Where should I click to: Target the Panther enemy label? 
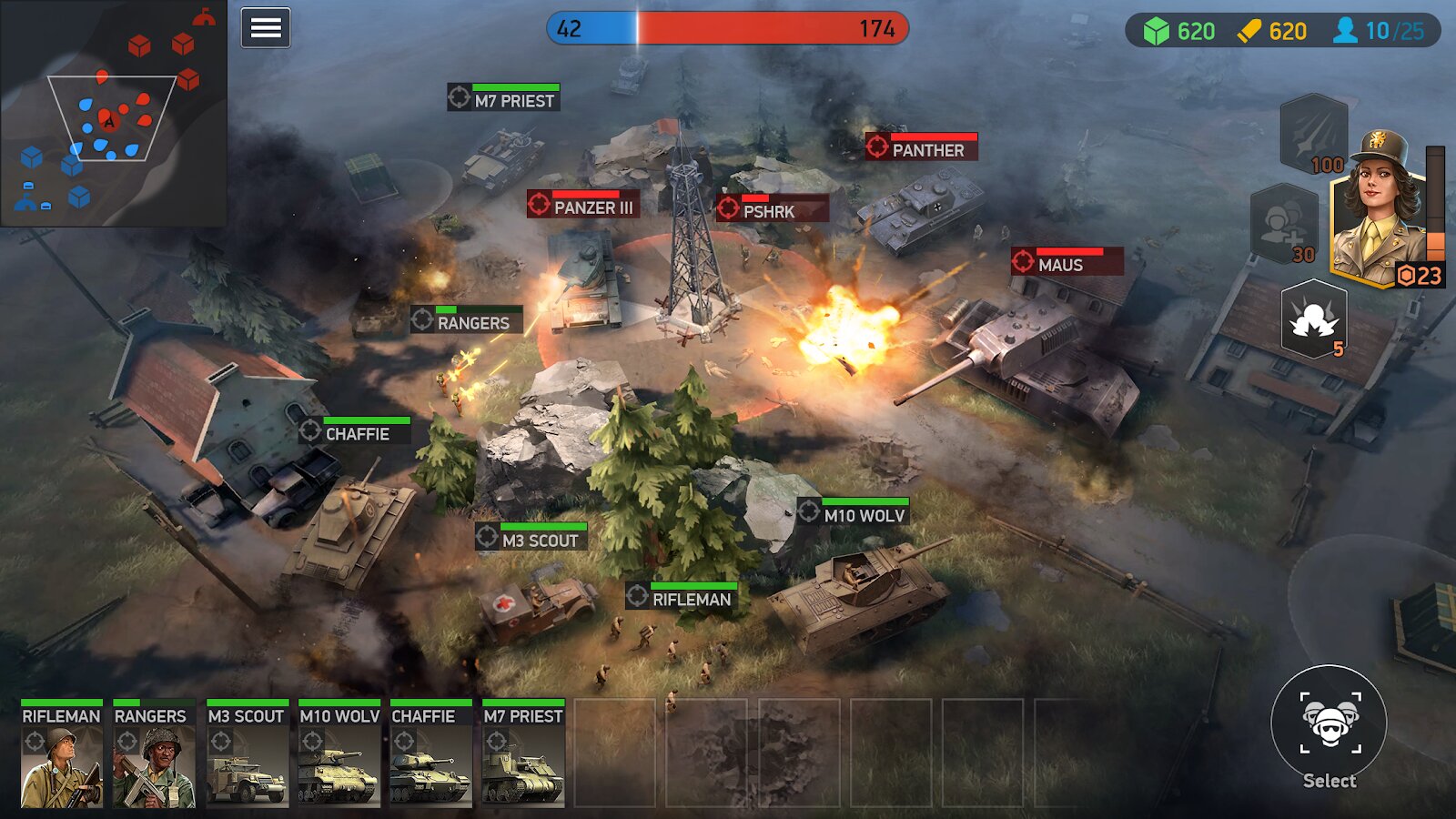[x=922, y=149]
